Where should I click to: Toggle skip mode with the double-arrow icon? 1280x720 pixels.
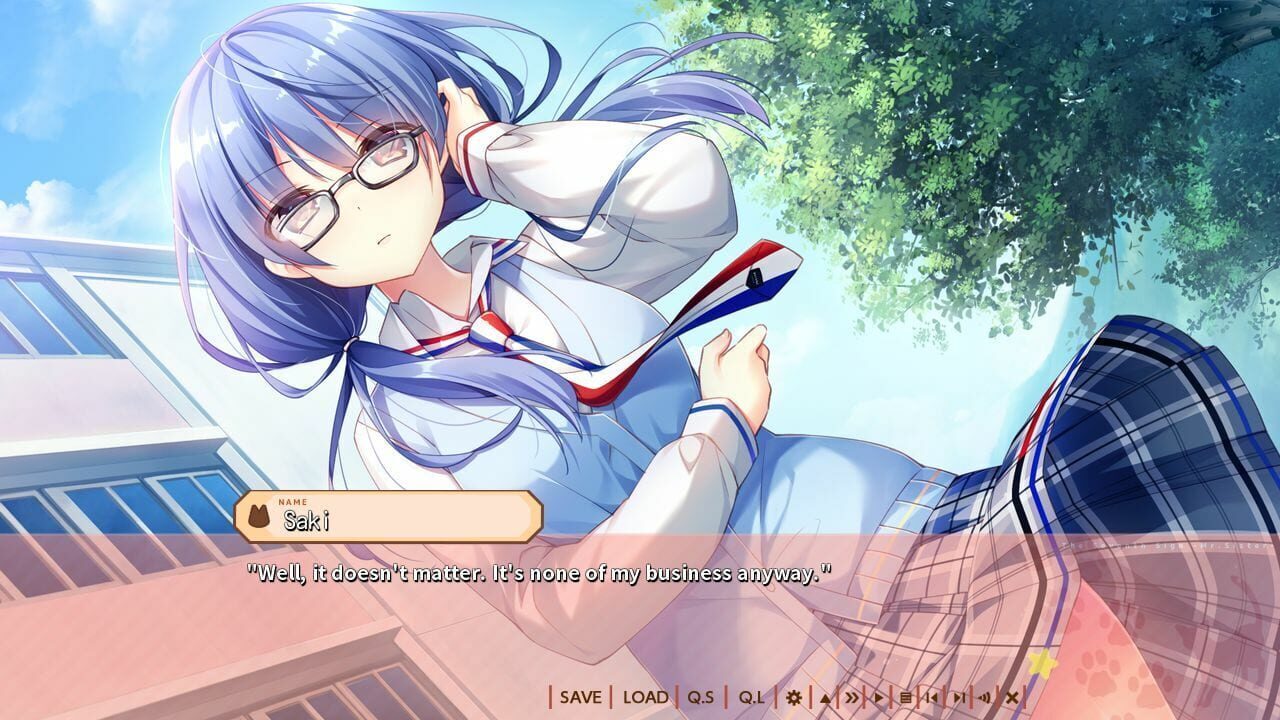[853, 699]
